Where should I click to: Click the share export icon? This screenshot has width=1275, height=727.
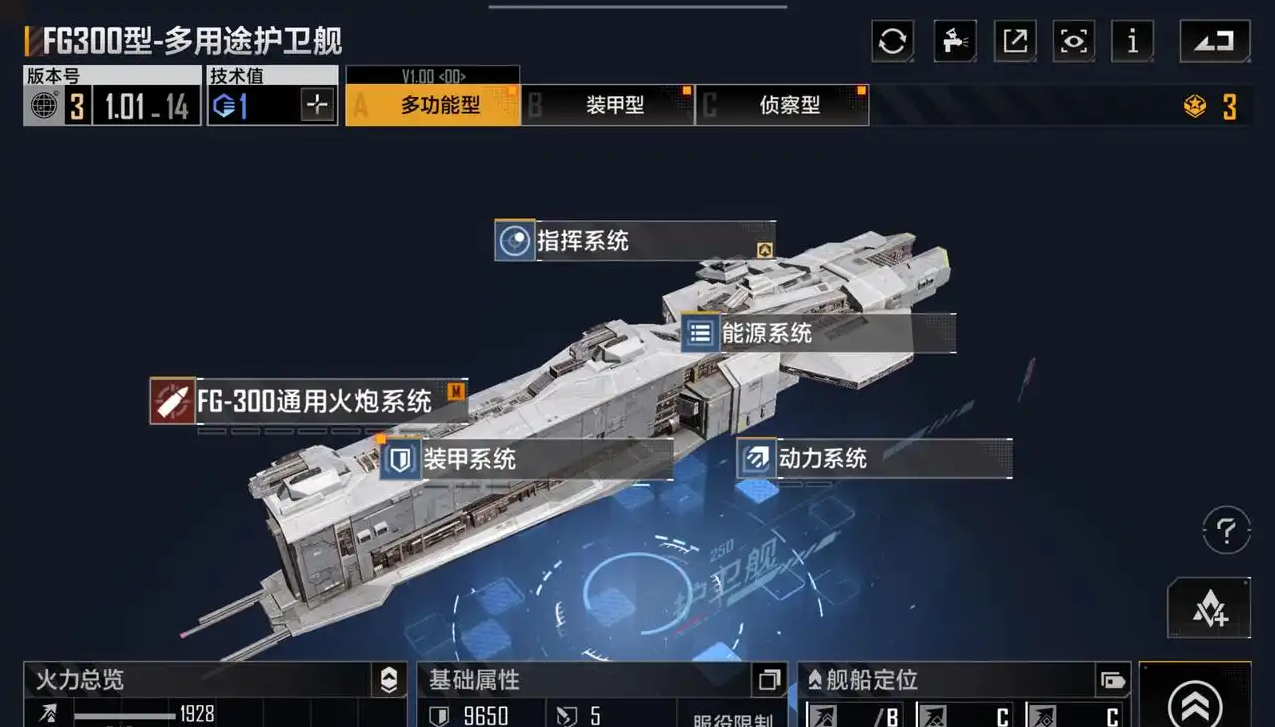(x=1014, y=42)
